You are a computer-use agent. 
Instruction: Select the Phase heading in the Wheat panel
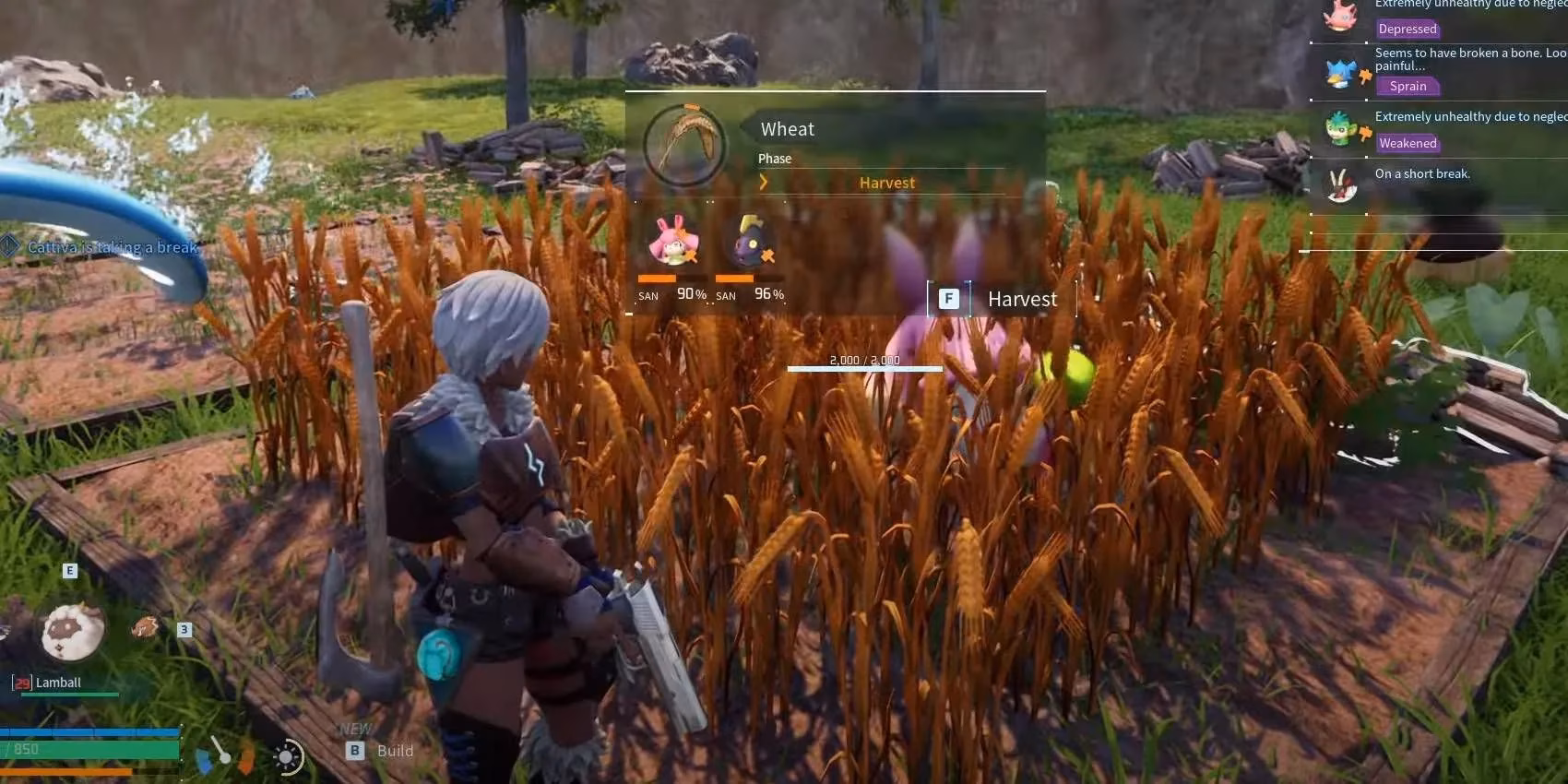click(x=775, y=158)
